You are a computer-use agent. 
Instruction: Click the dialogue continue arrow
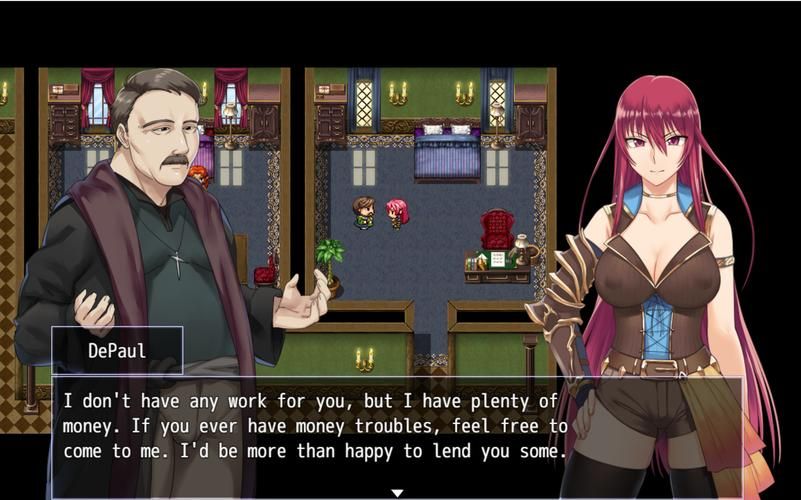click(x=397, y=492)
